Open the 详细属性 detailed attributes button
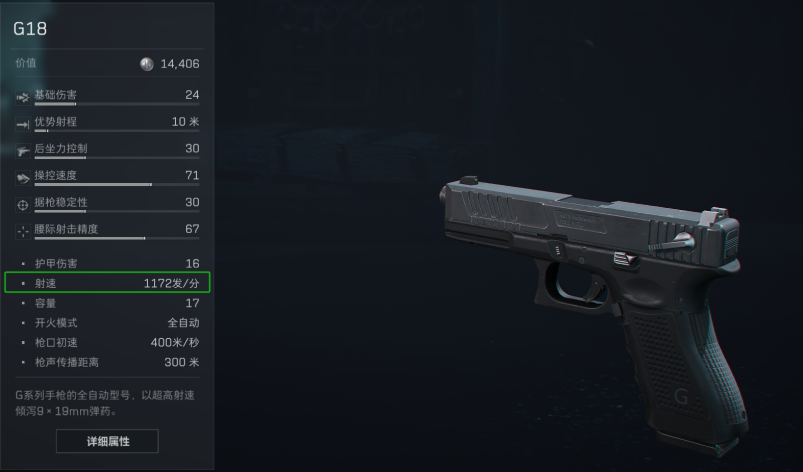 coord(107,440)
